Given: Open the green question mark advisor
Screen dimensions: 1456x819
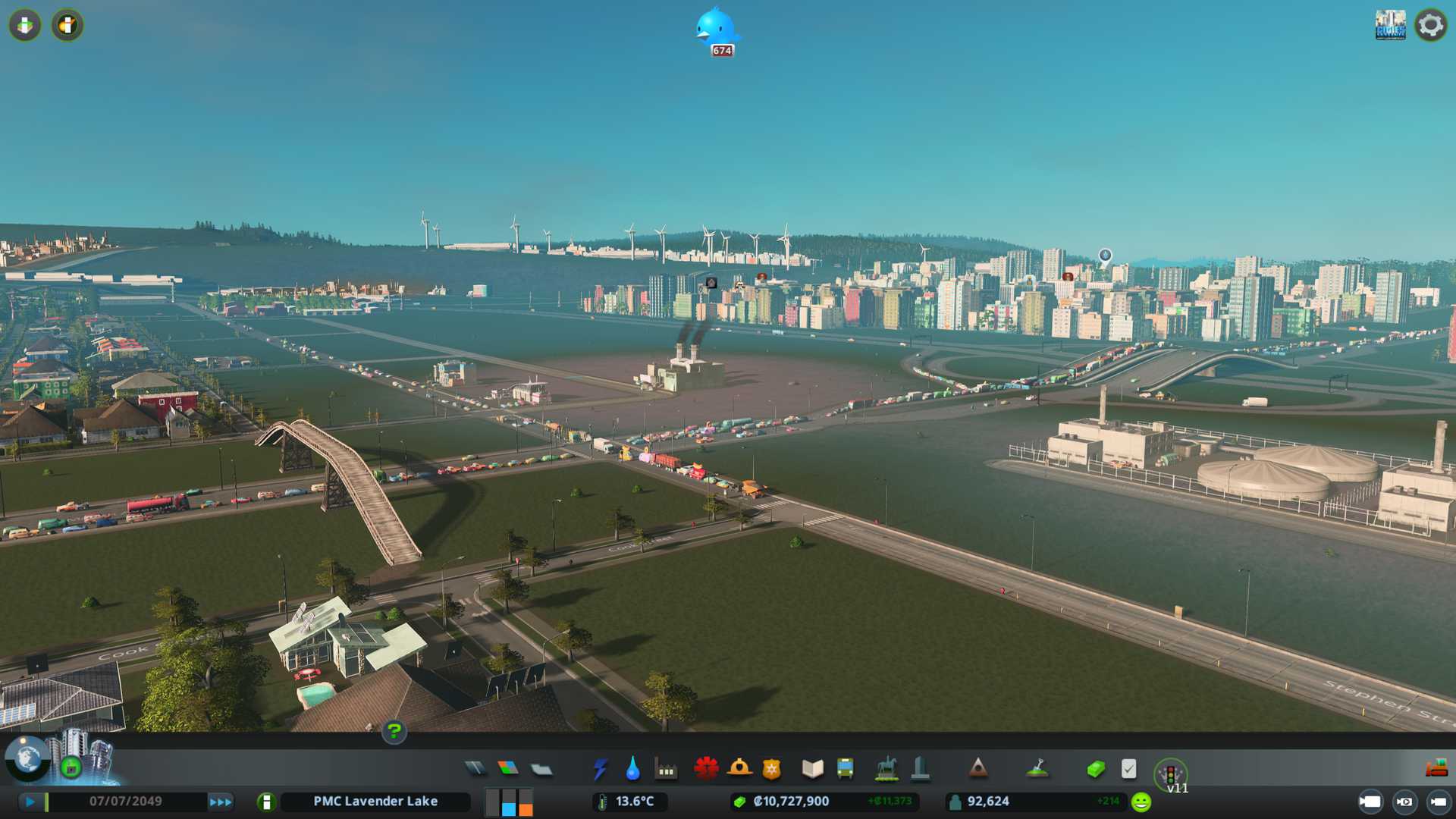Looking at the screenshot, I should click(394, 731).
